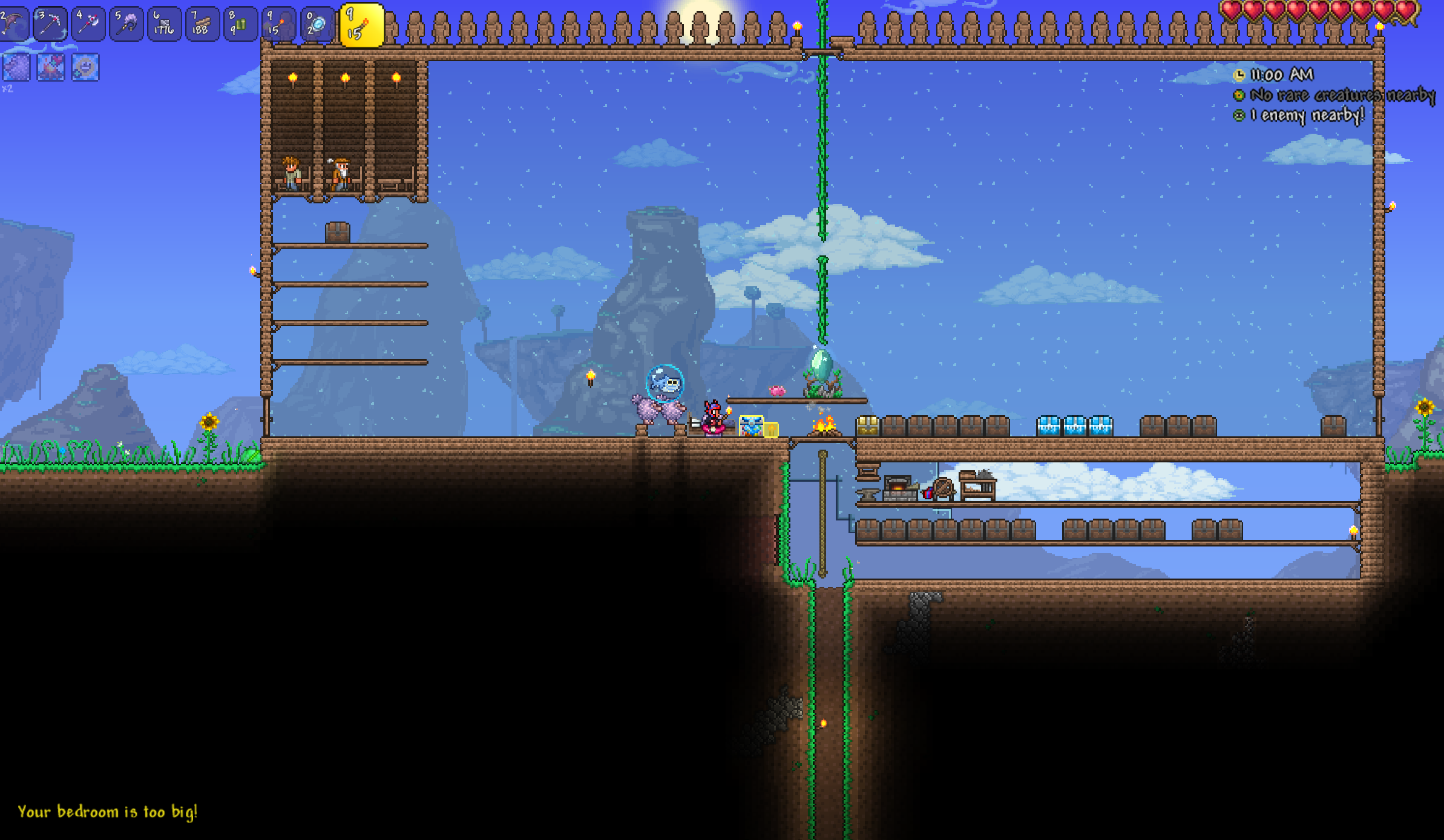This screenshot has width=1444, height=840.
Task: Click the smiling sunflower Happy buff icon
Action: tap(85, 67)
